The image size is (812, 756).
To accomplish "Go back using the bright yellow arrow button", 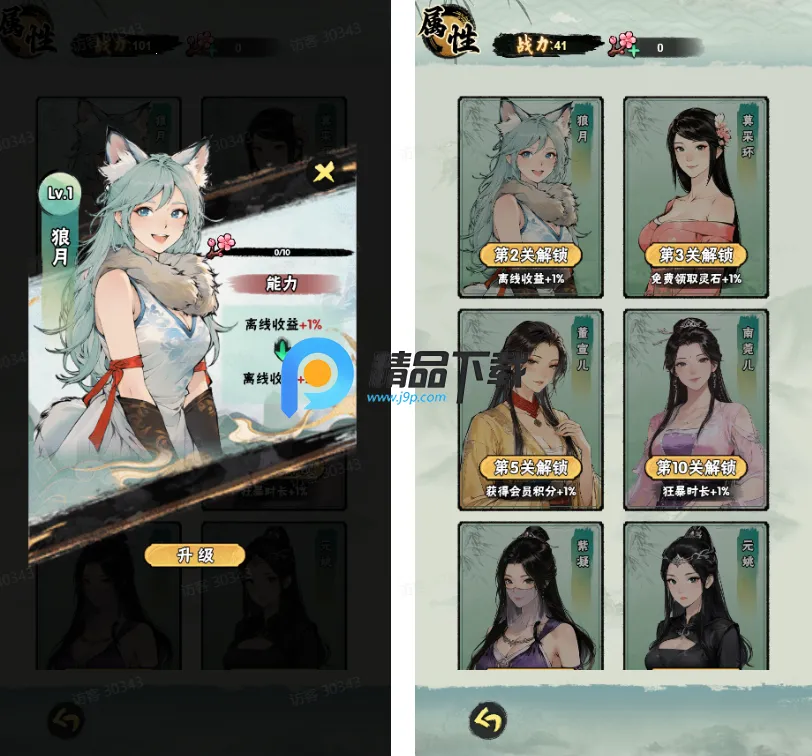I will coord(487,719).
